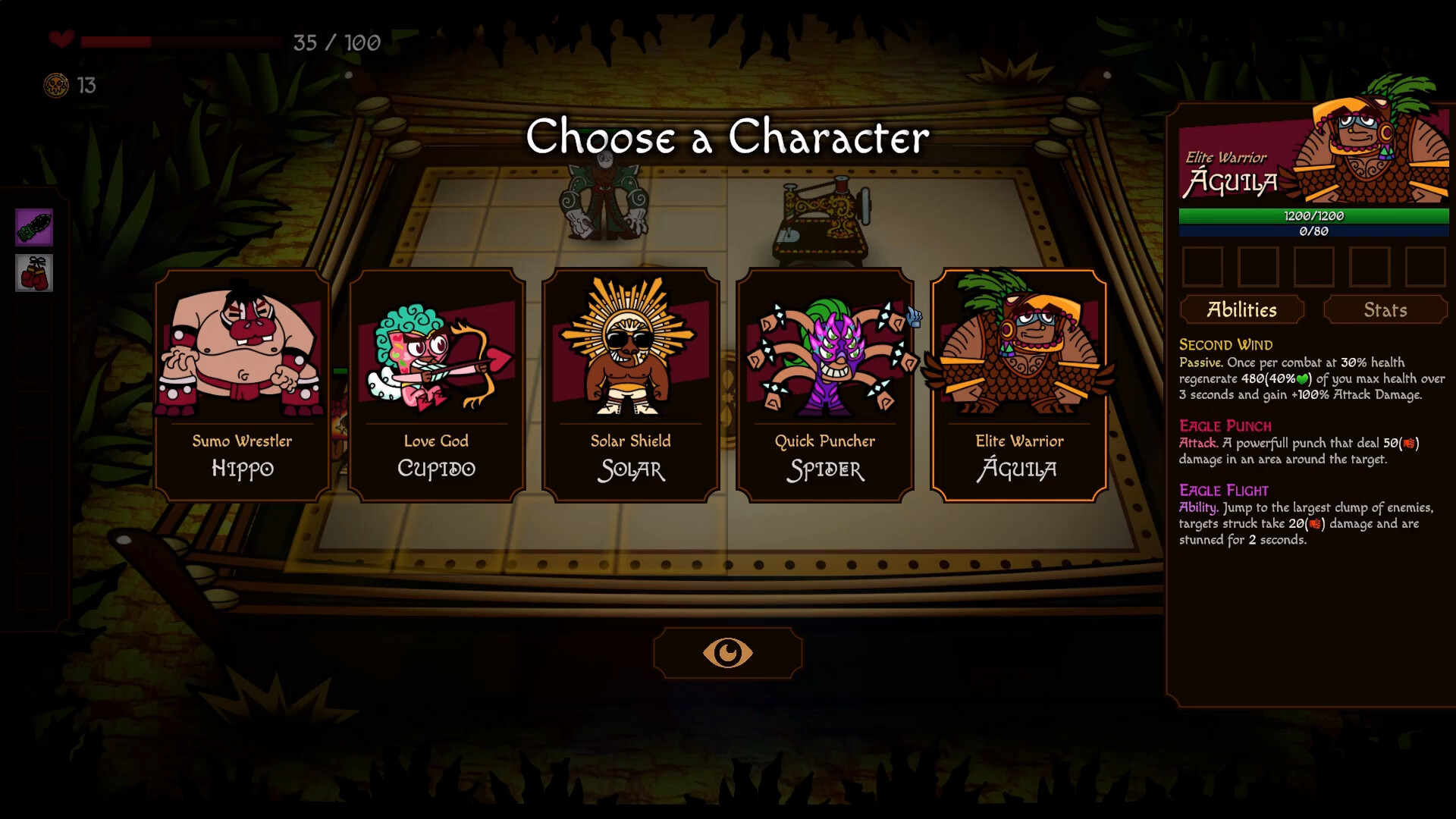Select the green knife inventory icon

tap(33, 227)
